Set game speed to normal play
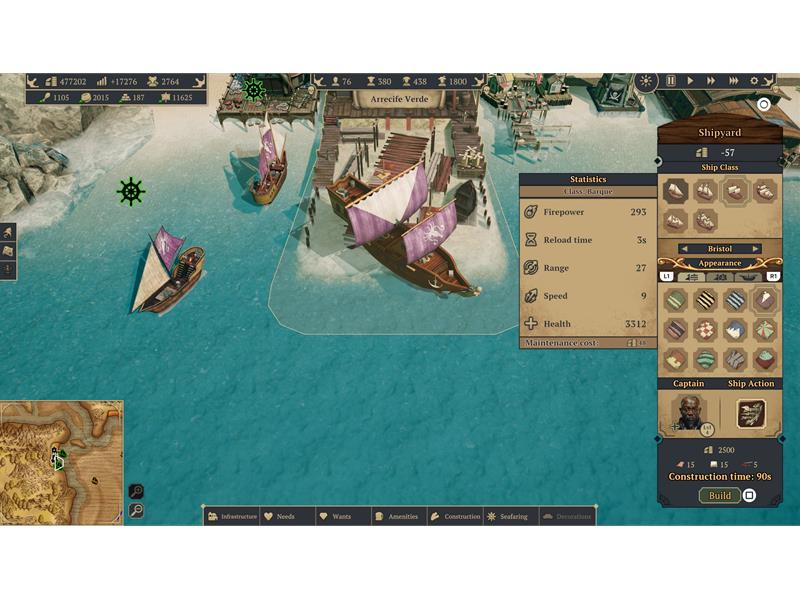 point(691,81)
